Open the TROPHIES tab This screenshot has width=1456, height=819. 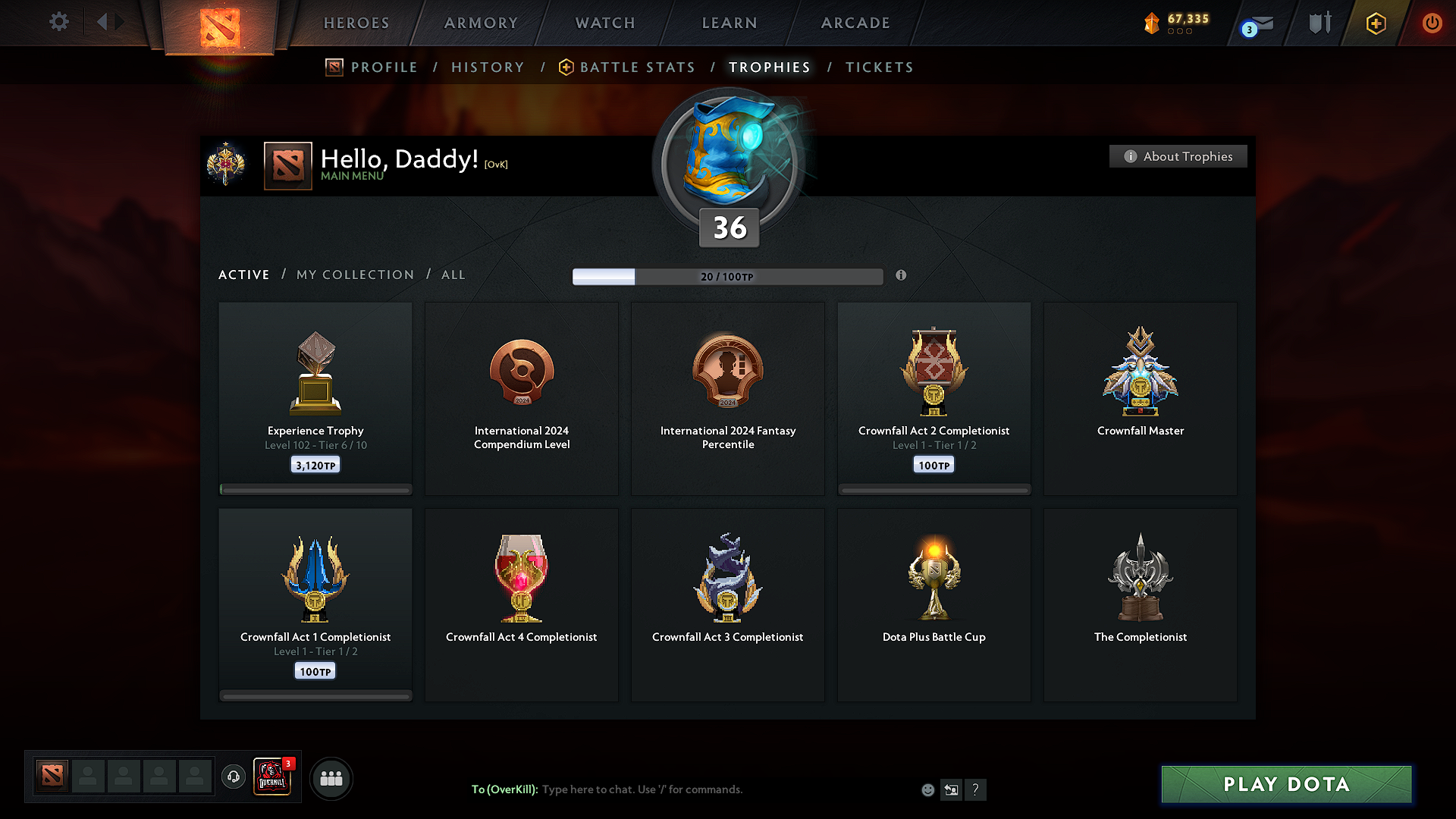[x=769, y=67]
